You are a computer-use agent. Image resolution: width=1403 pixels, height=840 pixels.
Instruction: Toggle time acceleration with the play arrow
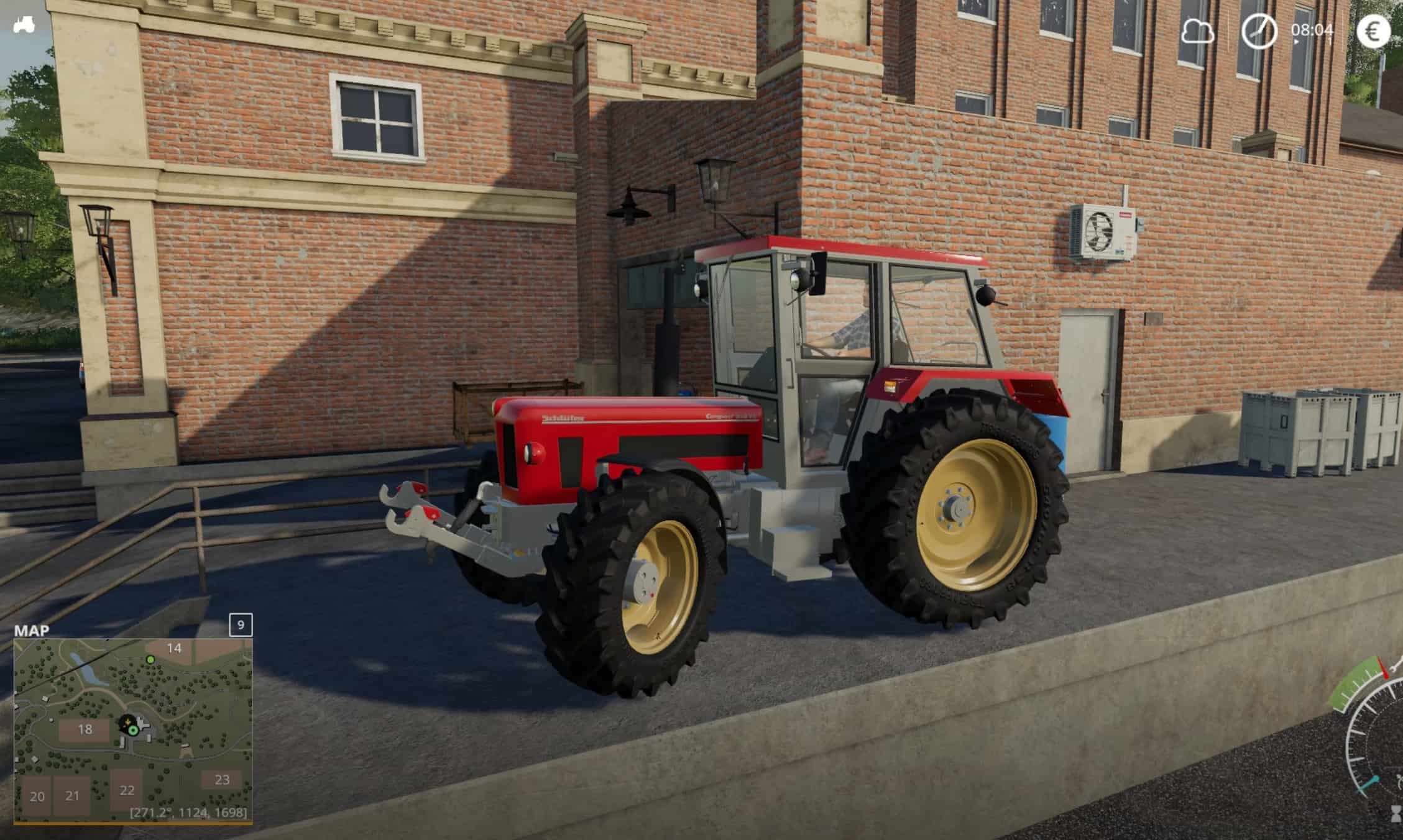tap(1297, 42)
